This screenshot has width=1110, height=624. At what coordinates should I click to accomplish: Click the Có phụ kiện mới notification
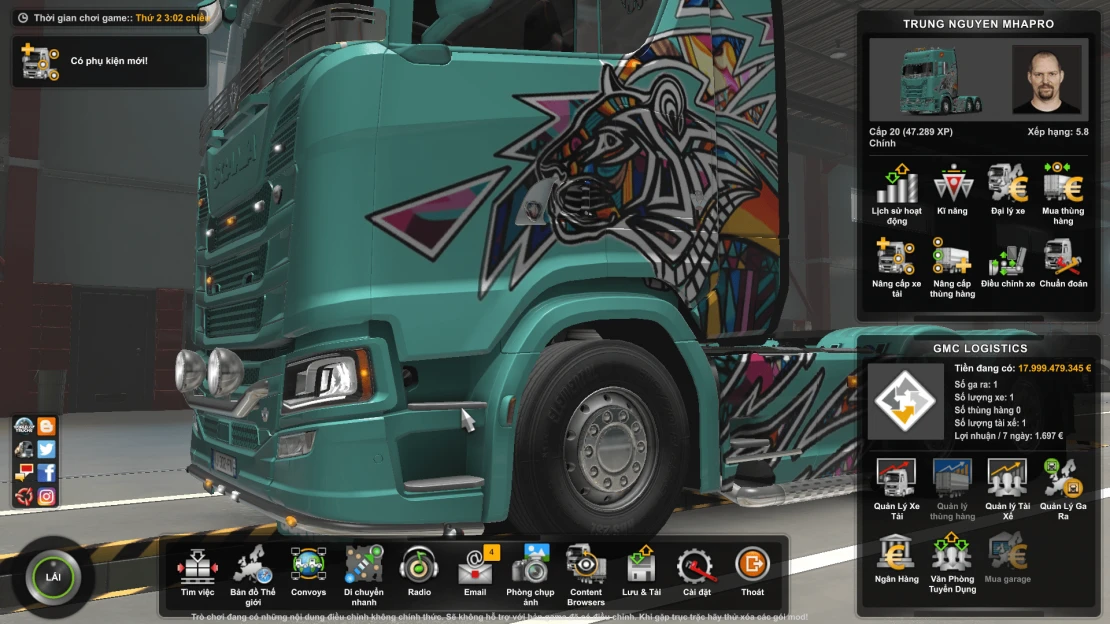point(109,62)
